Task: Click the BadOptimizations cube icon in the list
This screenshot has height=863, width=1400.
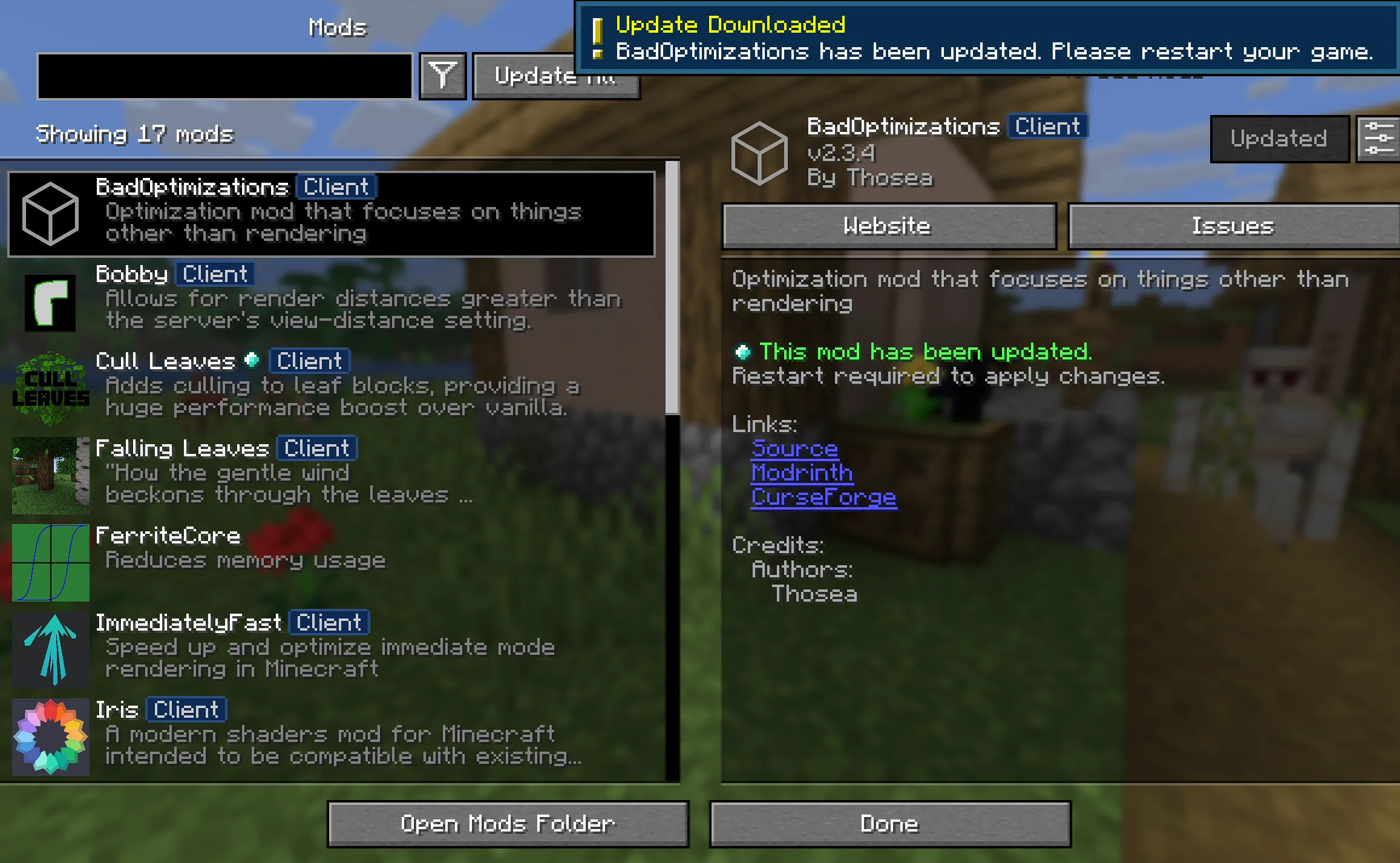Action: (48, 213)
